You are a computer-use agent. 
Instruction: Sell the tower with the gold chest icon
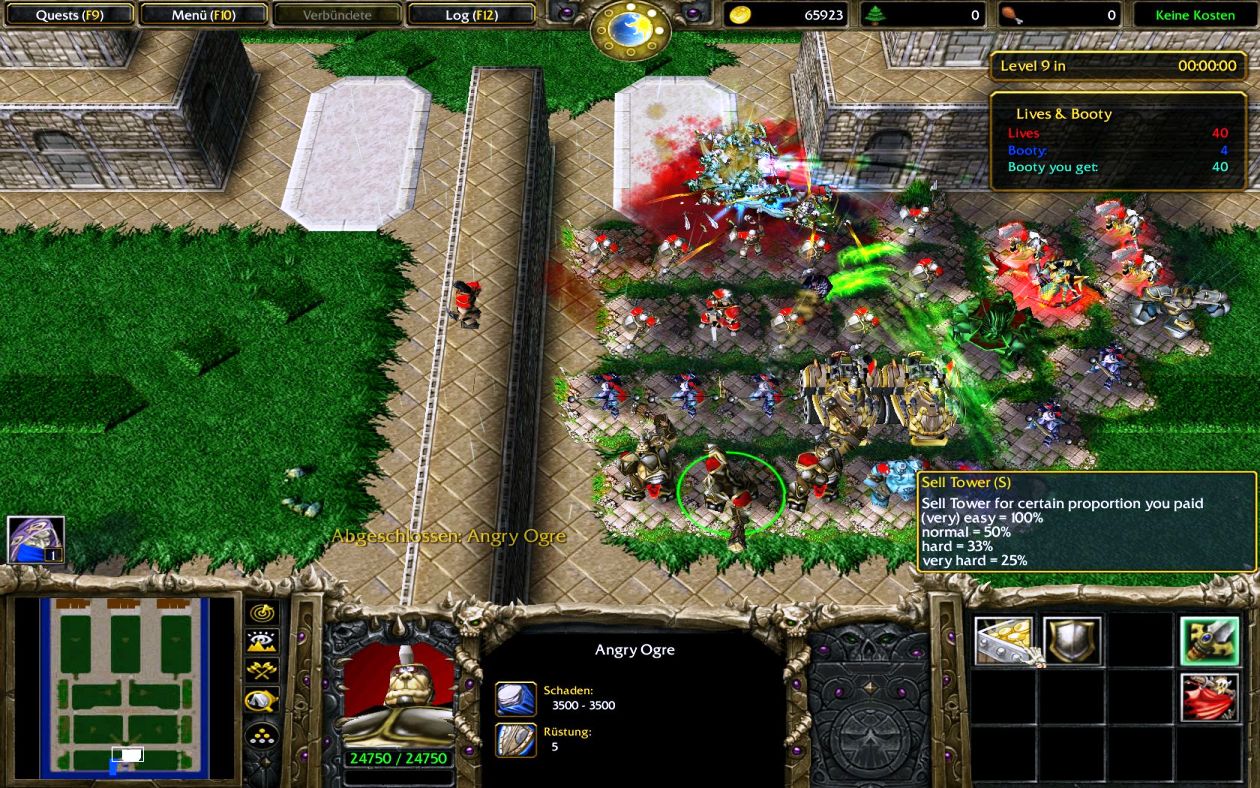[1005, 641]
